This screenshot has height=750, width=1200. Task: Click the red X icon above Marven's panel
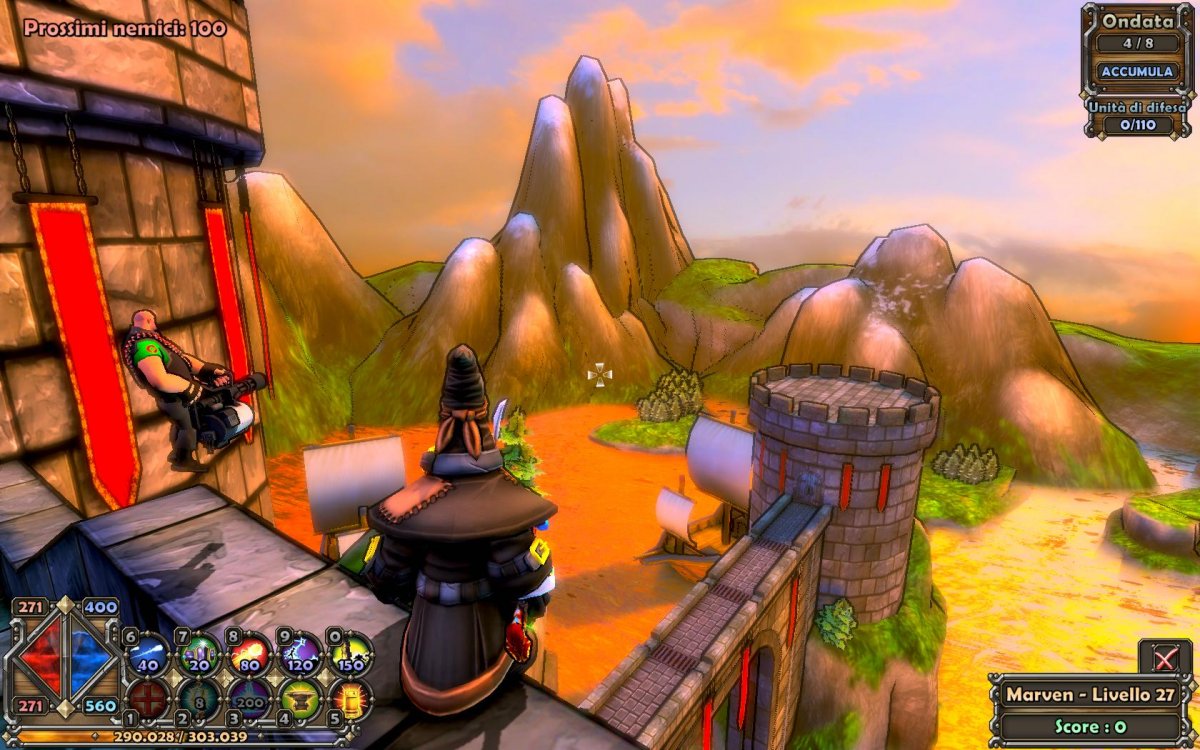(x=1165, y=657)
